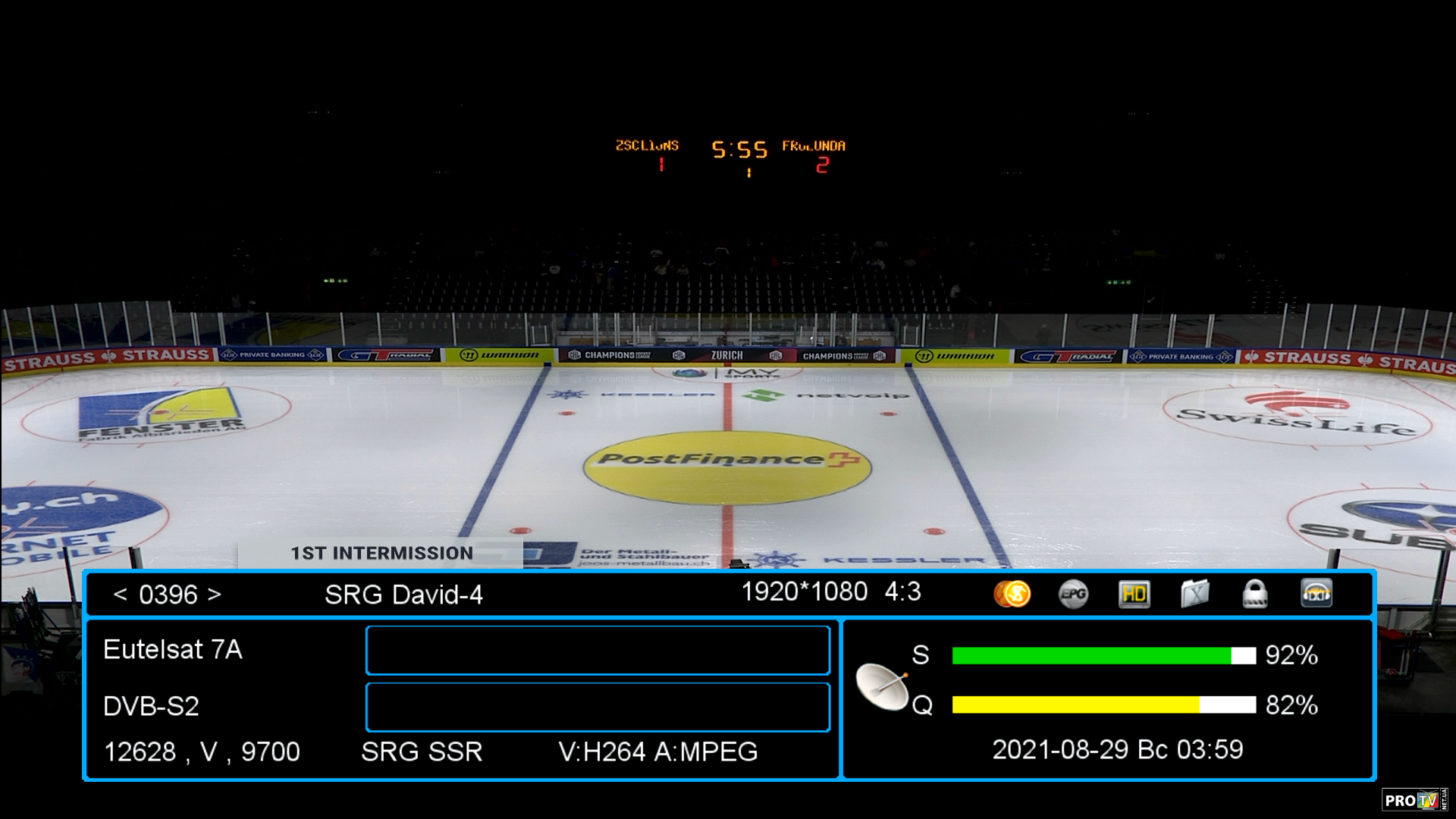Click the yellow HD indicator icon
This screenshot has width=1456, height=819.
tap(1134, 594)
